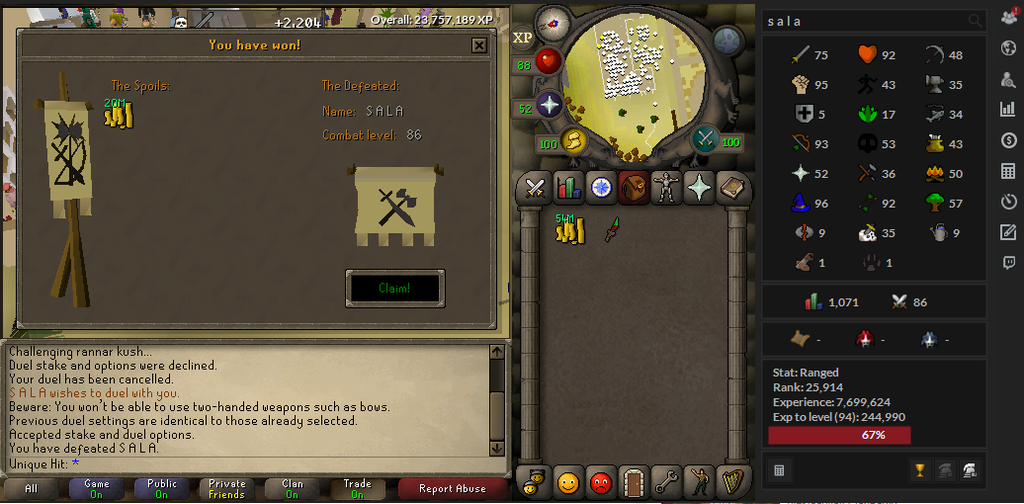Show the Clan chat filter

pyautogui.click(x=292, y=489)
